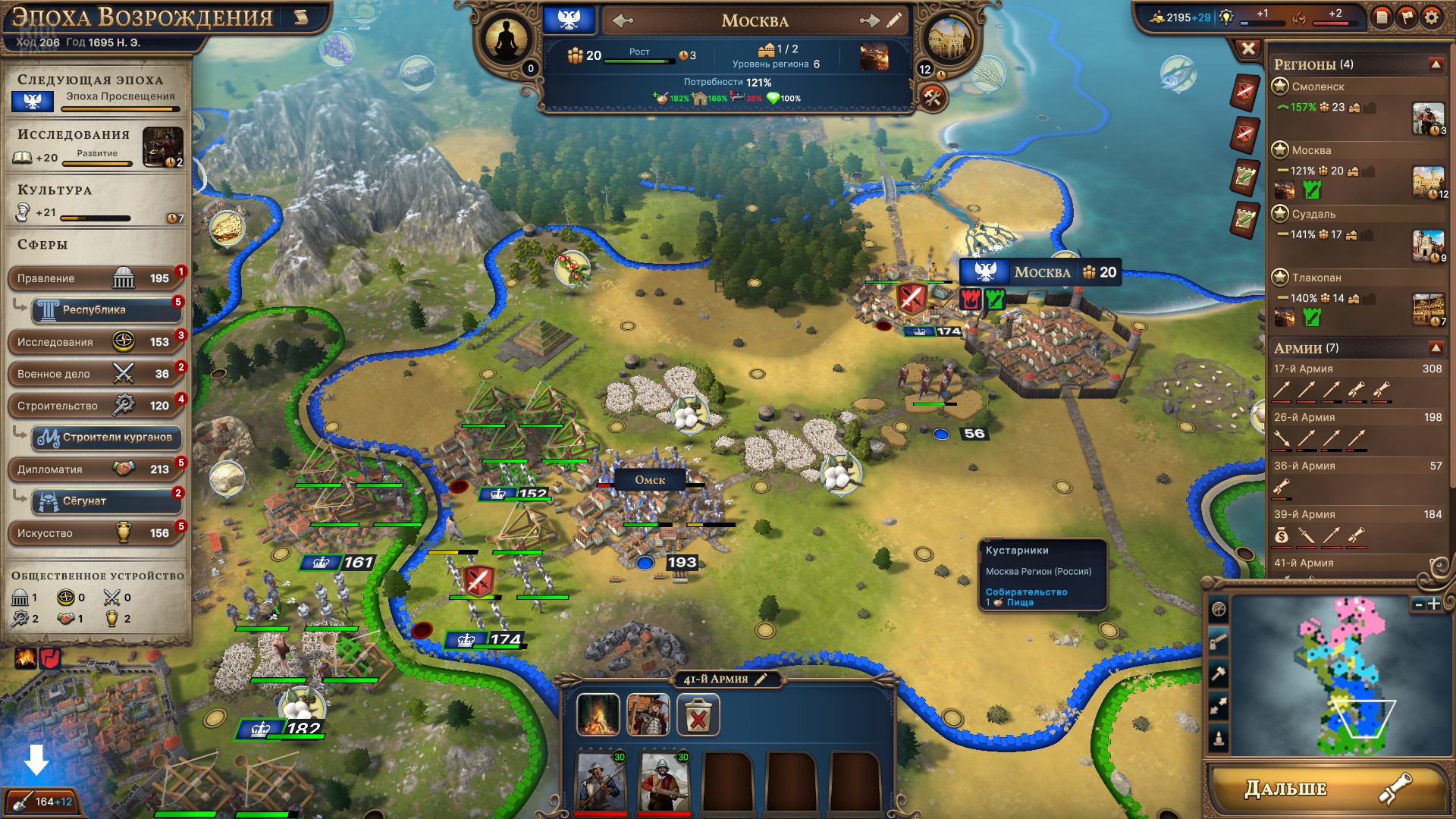Open the Искусство sphere
The image size is (1456, 819).
click(95, 533)
